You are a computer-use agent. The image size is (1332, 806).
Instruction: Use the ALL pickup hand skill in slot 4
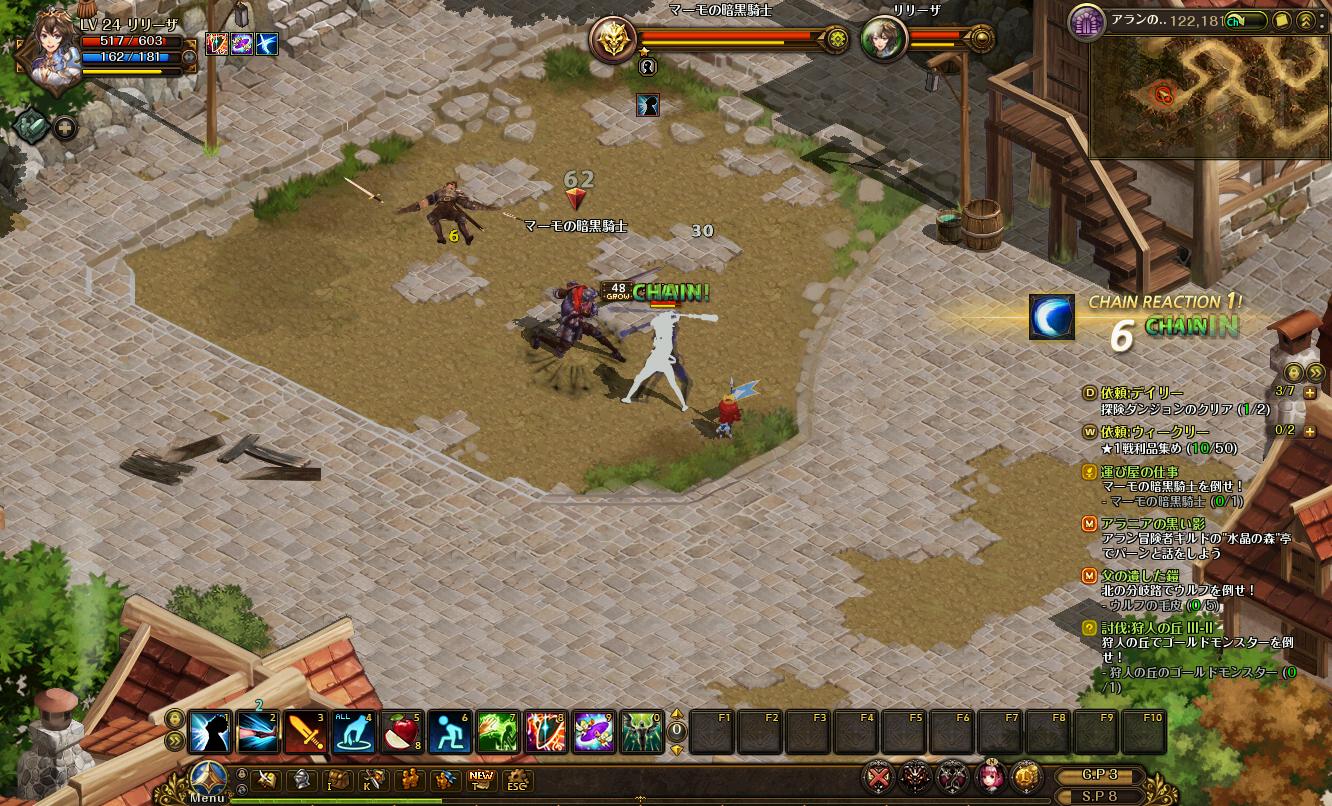pyautogui.click(x=353, y=732)
